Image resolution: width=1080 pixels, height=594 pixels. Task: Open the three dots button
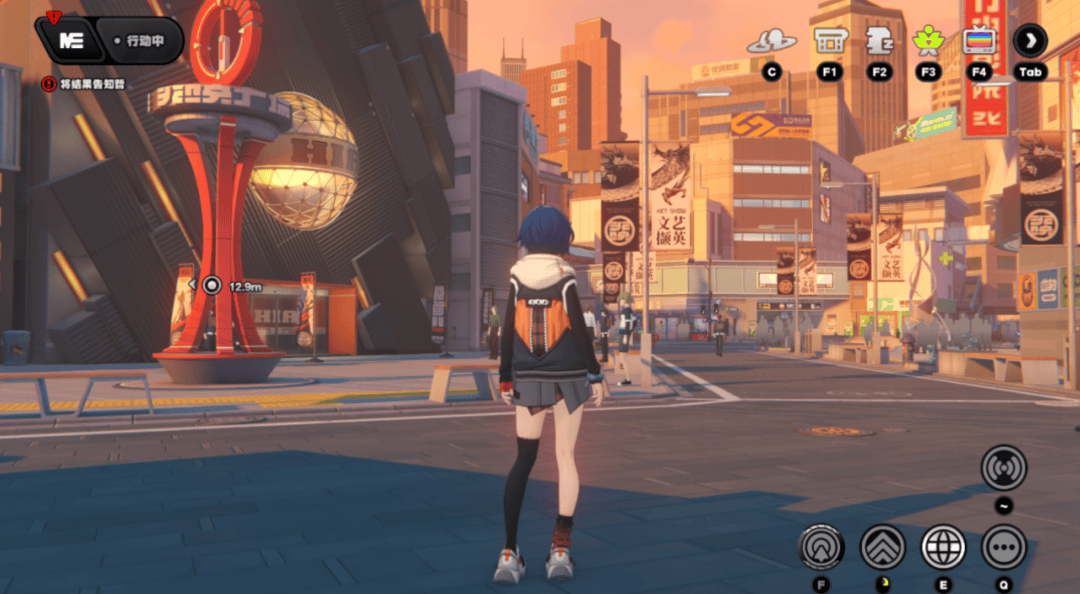(1003, 547)
